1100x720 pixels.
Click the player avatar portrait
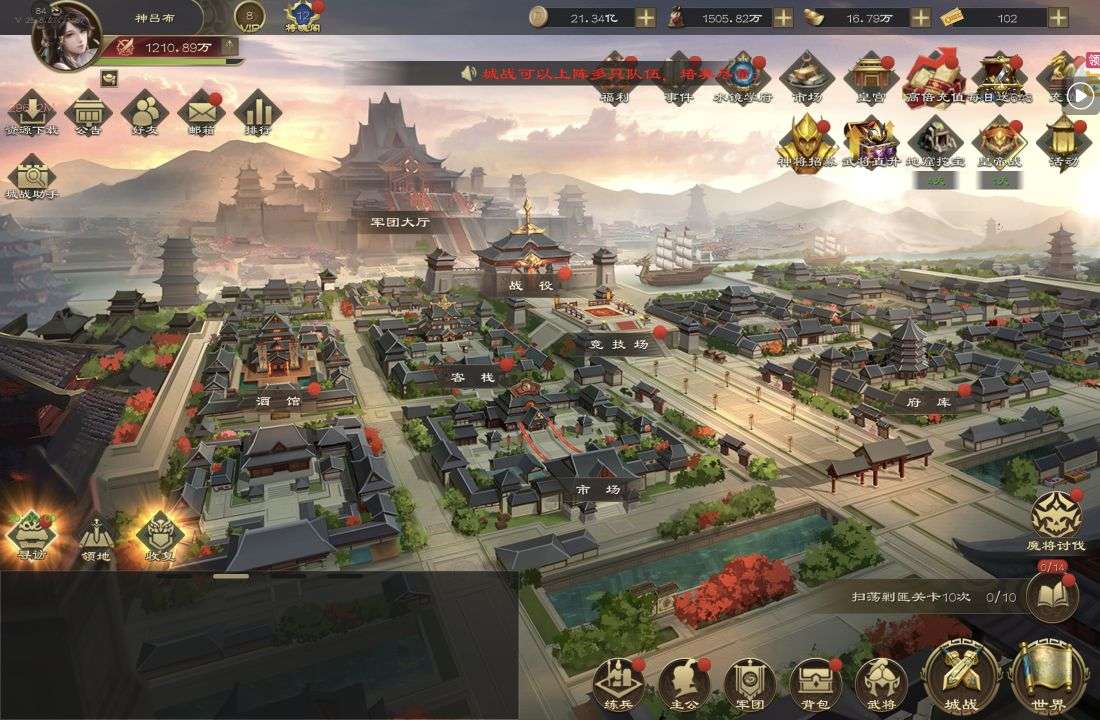(66, 36)
